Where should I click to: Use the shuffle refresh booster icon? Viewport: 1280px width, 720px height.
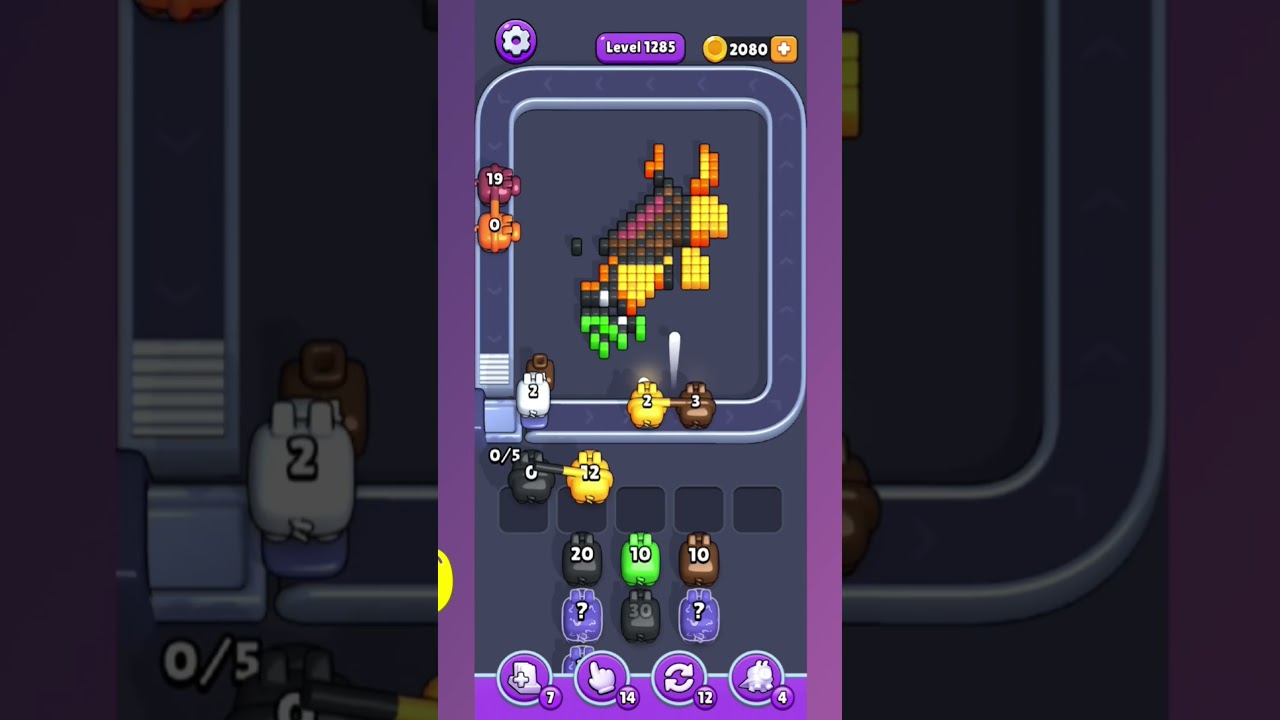(x=679, y=678)
